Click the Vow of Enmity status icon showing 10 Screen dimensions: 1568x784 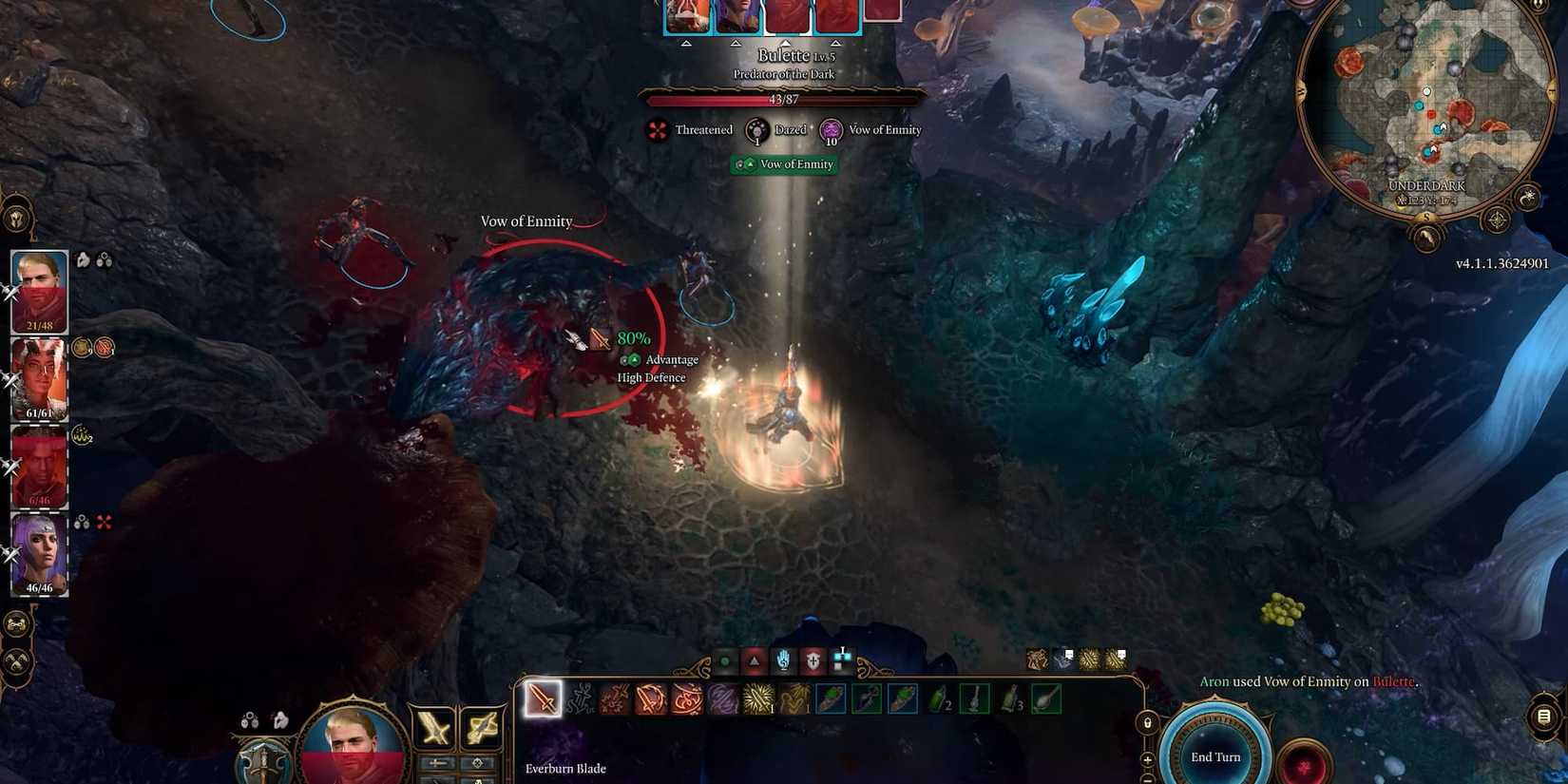(x=831, y=130)
